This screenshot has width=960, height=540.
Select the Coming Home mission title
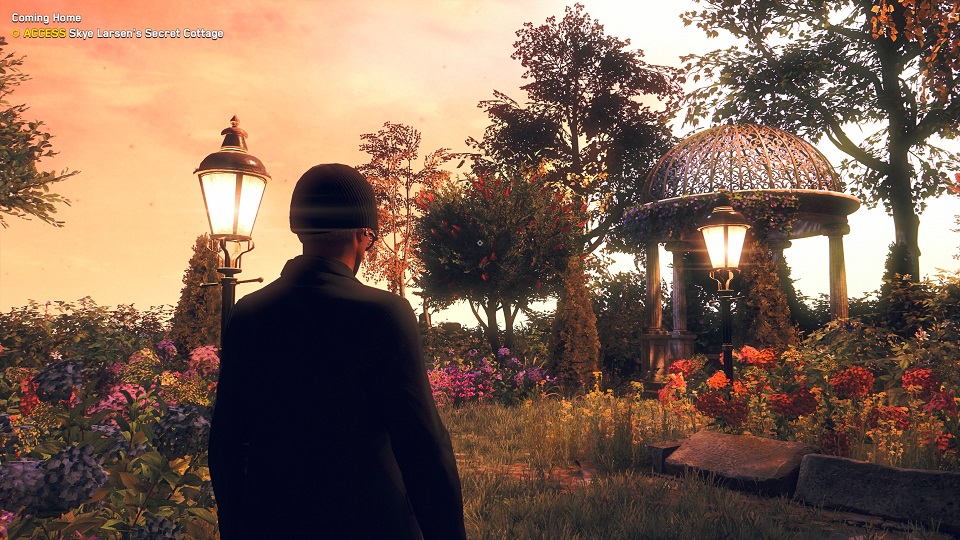click(x=46, y=18)
